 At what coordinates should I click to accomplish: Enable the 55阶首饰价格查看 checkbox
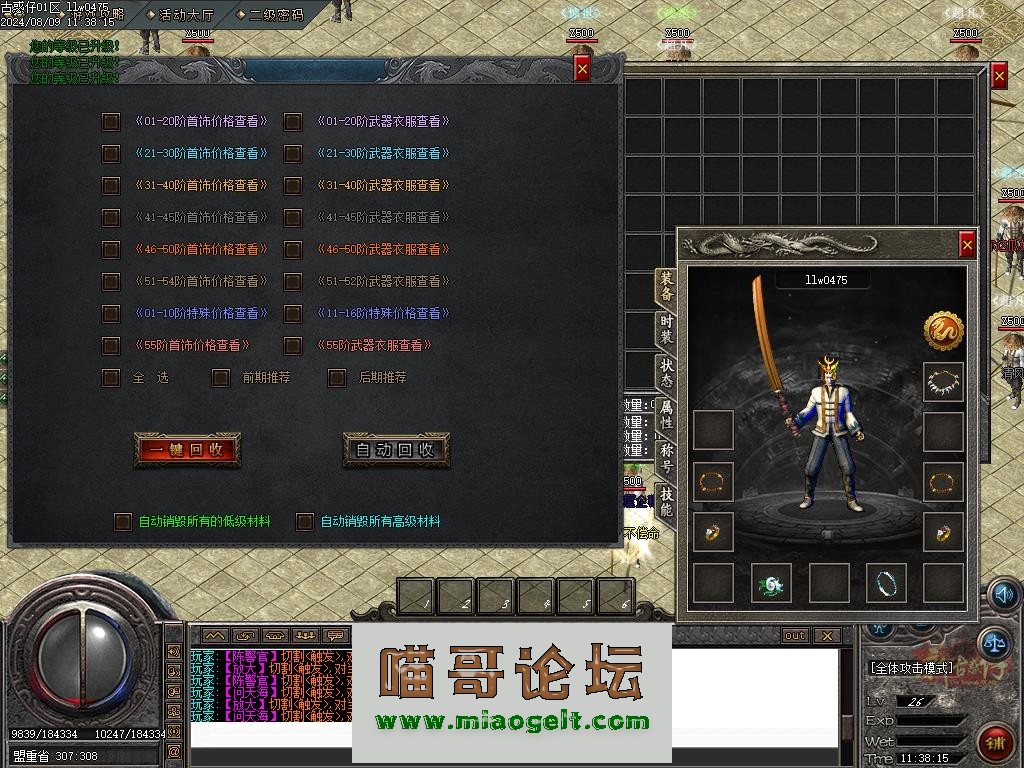coord(111,346)
